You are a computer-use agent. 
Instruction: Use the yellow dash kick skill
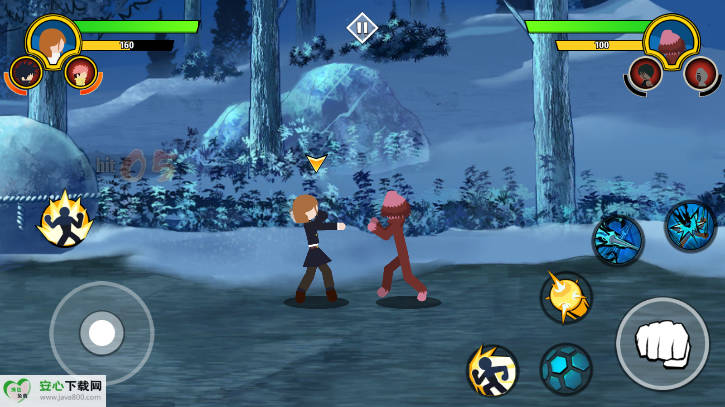tap(492, 370)
